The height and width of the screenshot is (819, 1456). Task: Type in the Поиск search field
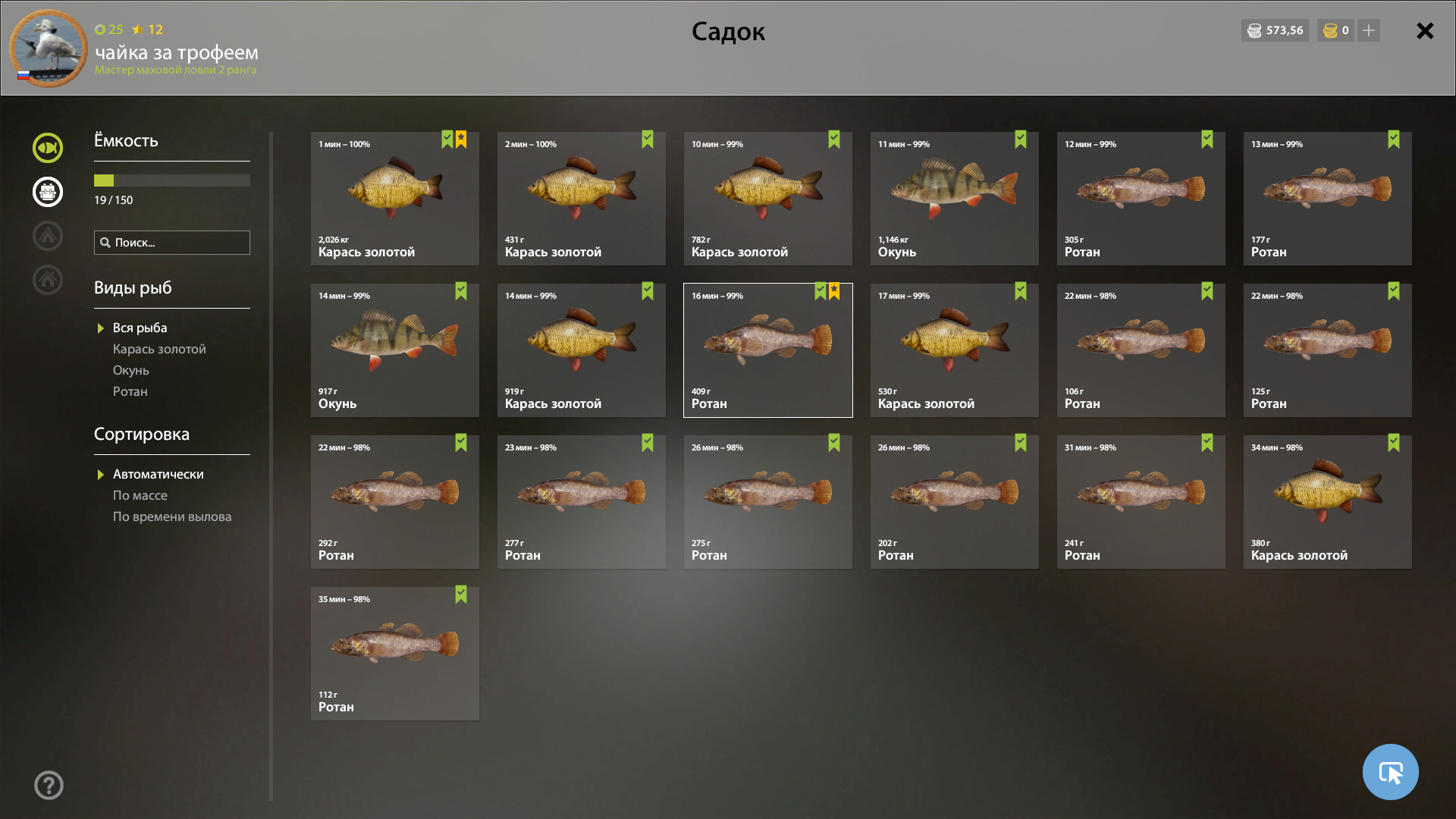pos(179,243)
